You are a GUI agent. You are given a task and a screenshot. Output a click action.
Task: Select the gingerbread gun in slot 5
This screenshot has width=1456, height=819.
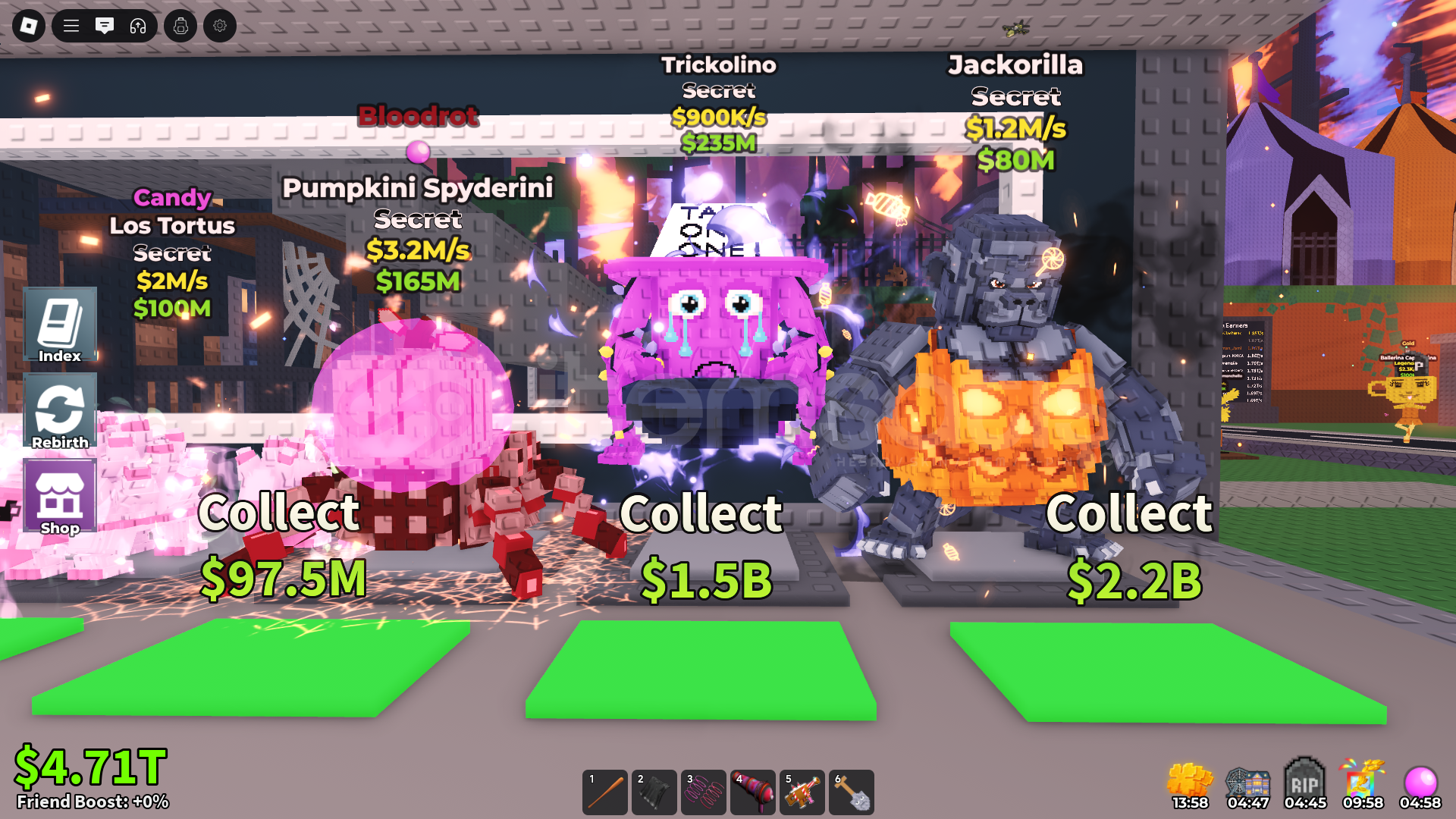coord(803,792)
